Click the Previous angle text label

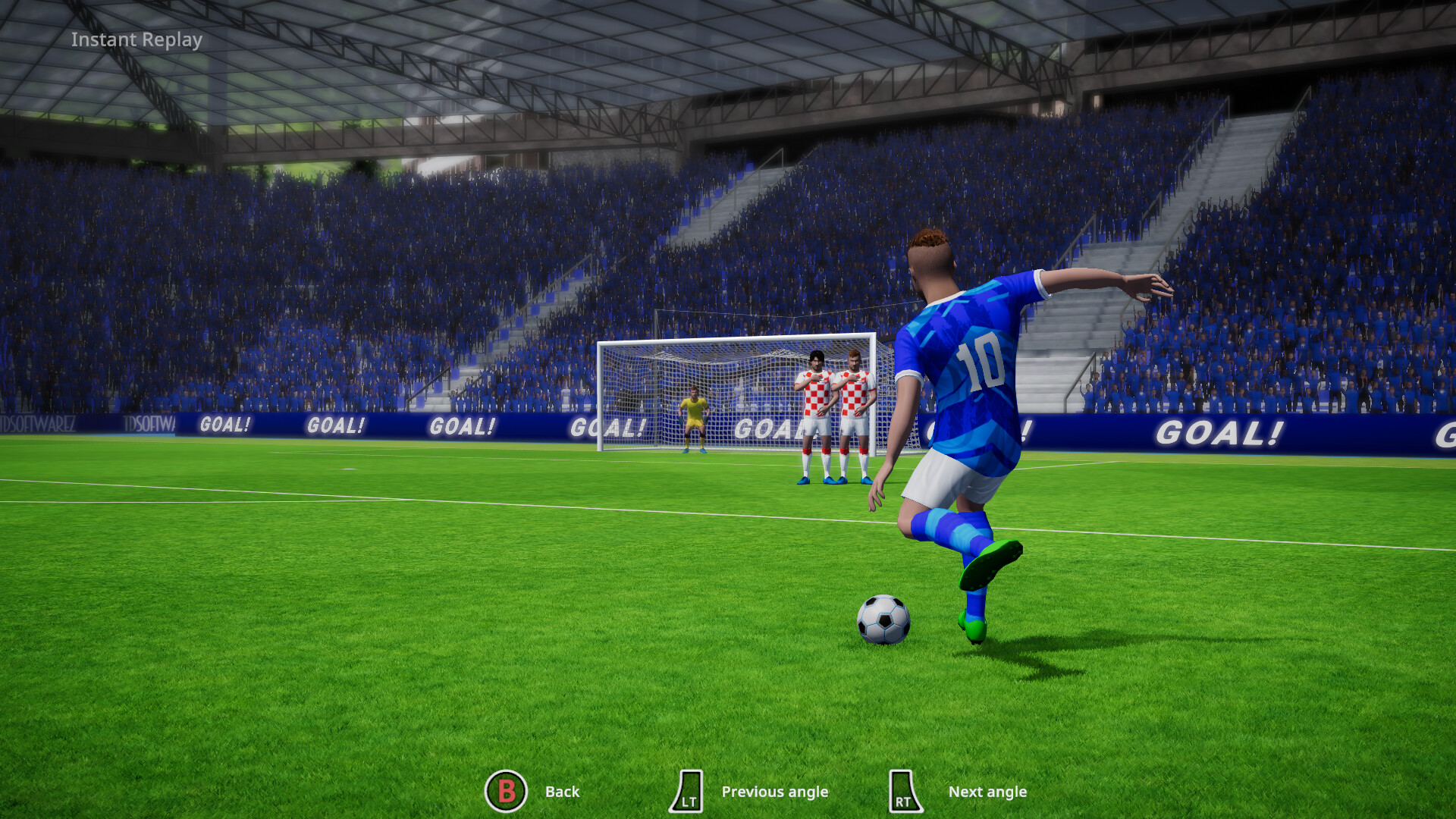pos(775,791)
